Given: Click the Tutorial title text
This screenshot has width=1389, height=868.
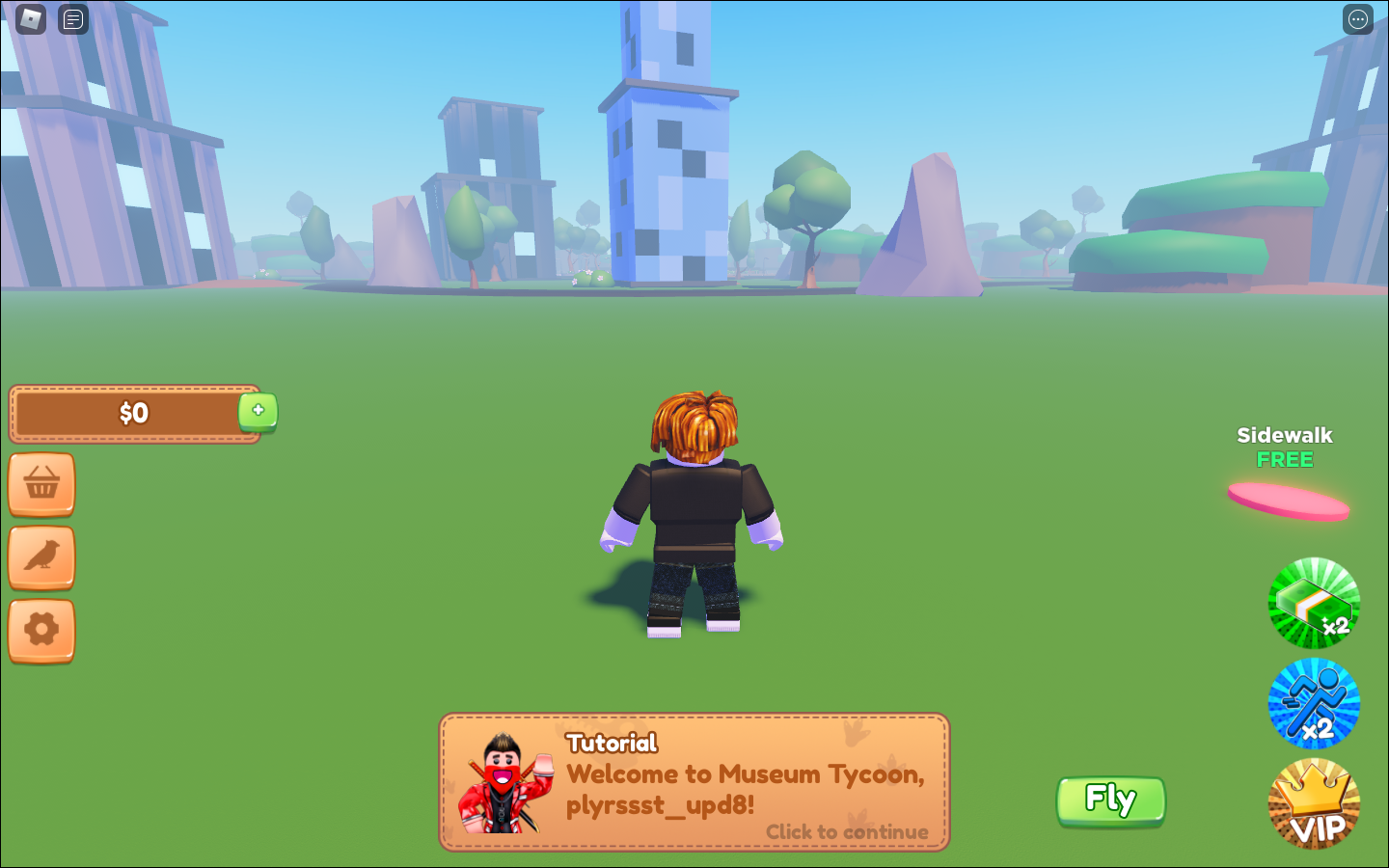Looking at the screenshot, I should [x=611, y=743].
